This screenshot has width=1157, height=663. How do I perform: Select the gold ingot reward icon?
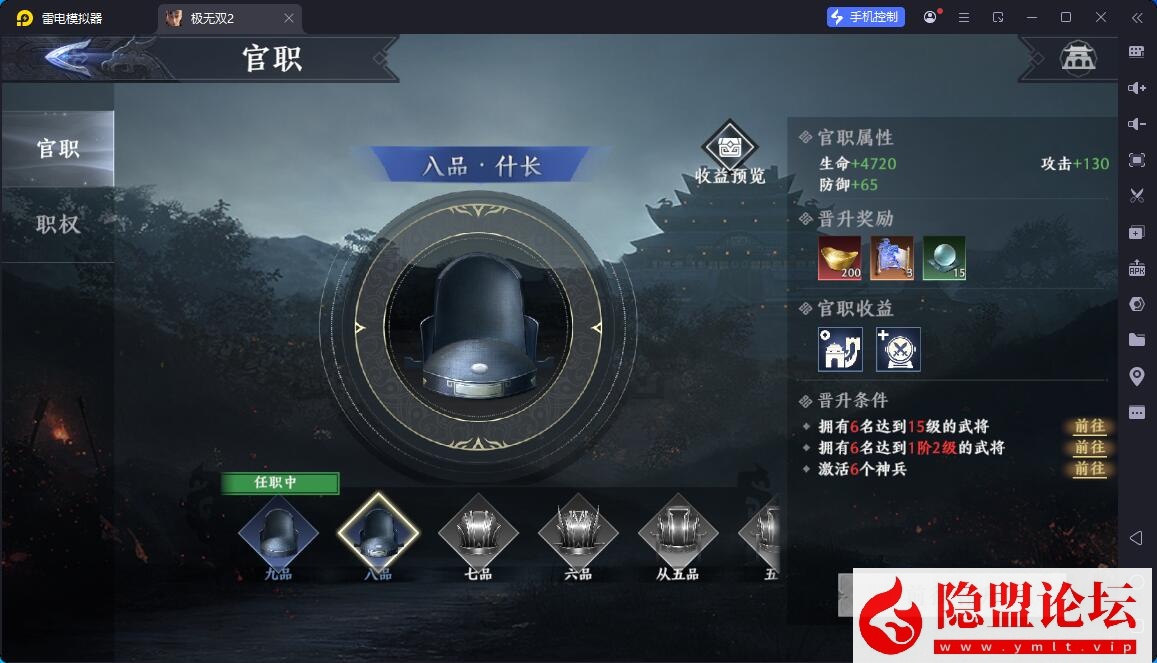[840, 258]
